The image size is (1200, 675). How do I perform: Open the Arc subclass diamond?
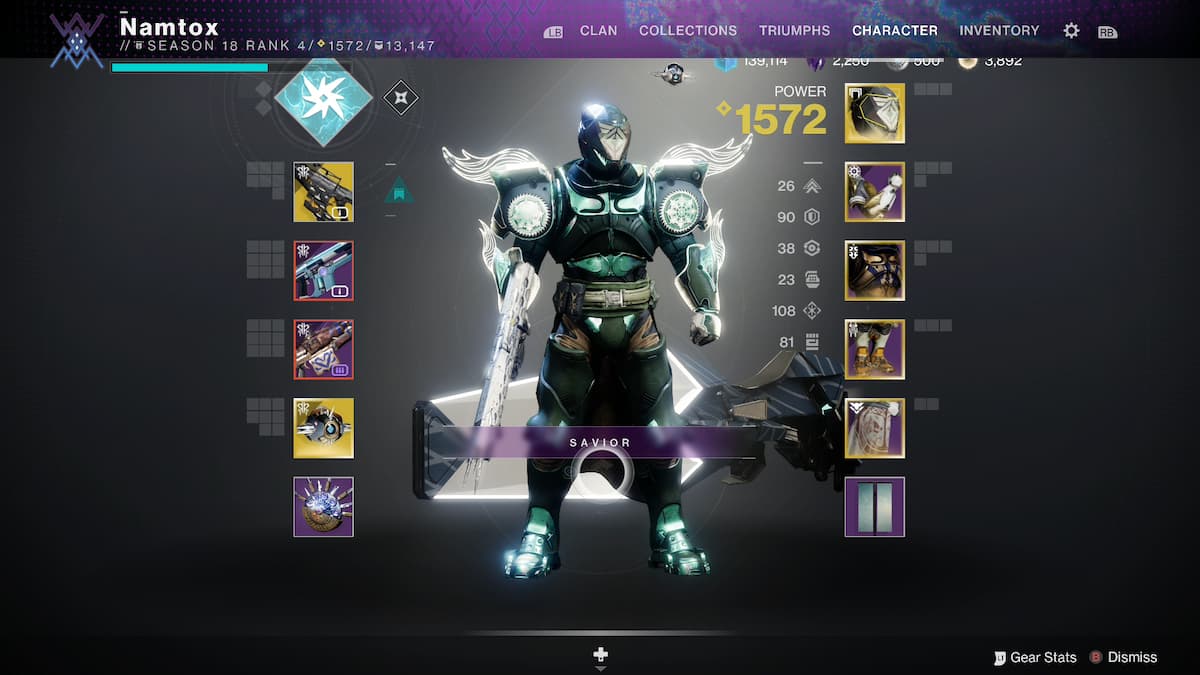[x=323, y=96]
